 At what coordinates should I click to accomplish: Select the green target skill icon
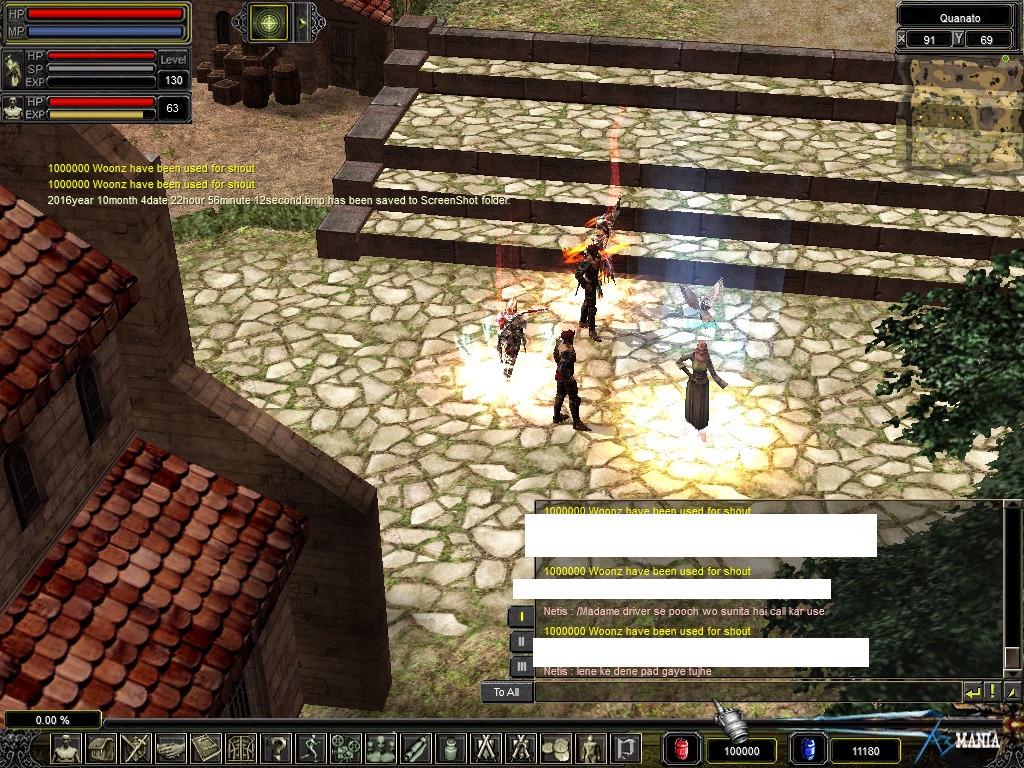[270, 22]
